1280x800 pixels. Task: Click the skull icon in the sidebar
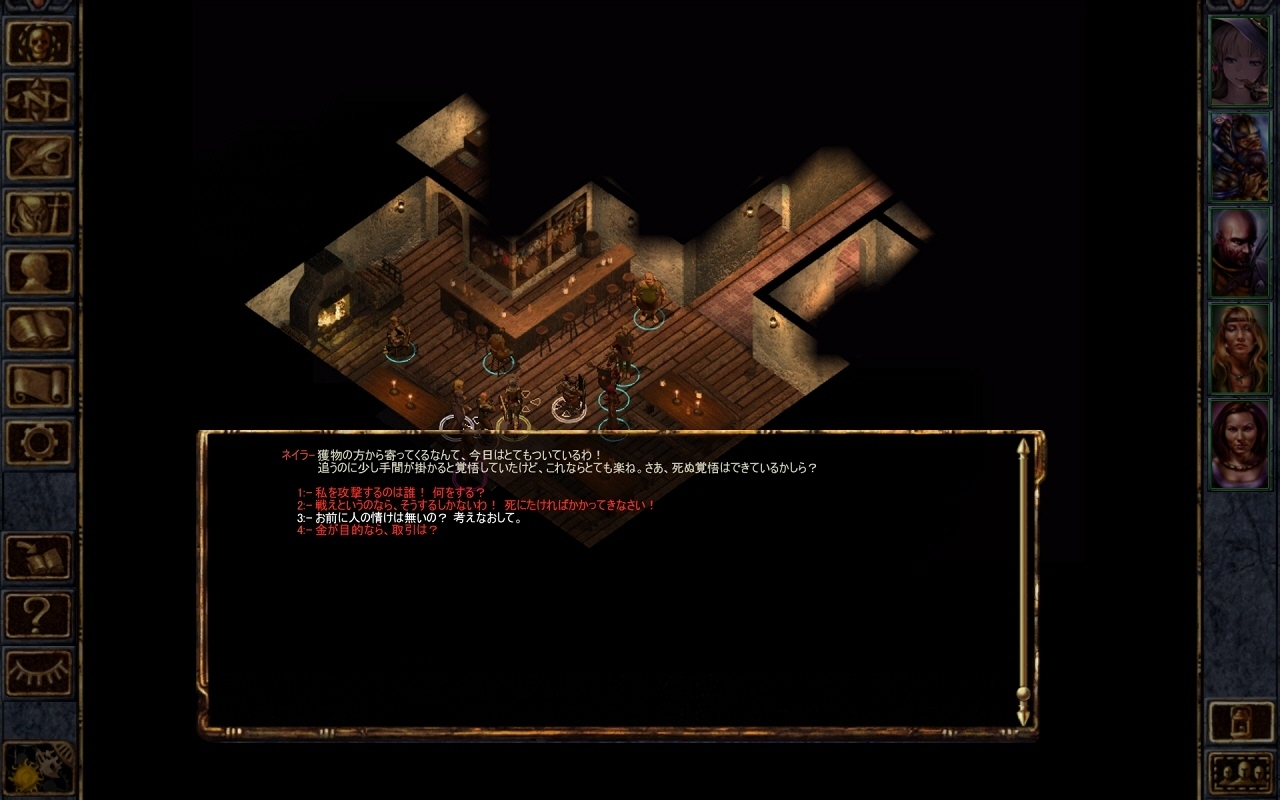point(39,43)
